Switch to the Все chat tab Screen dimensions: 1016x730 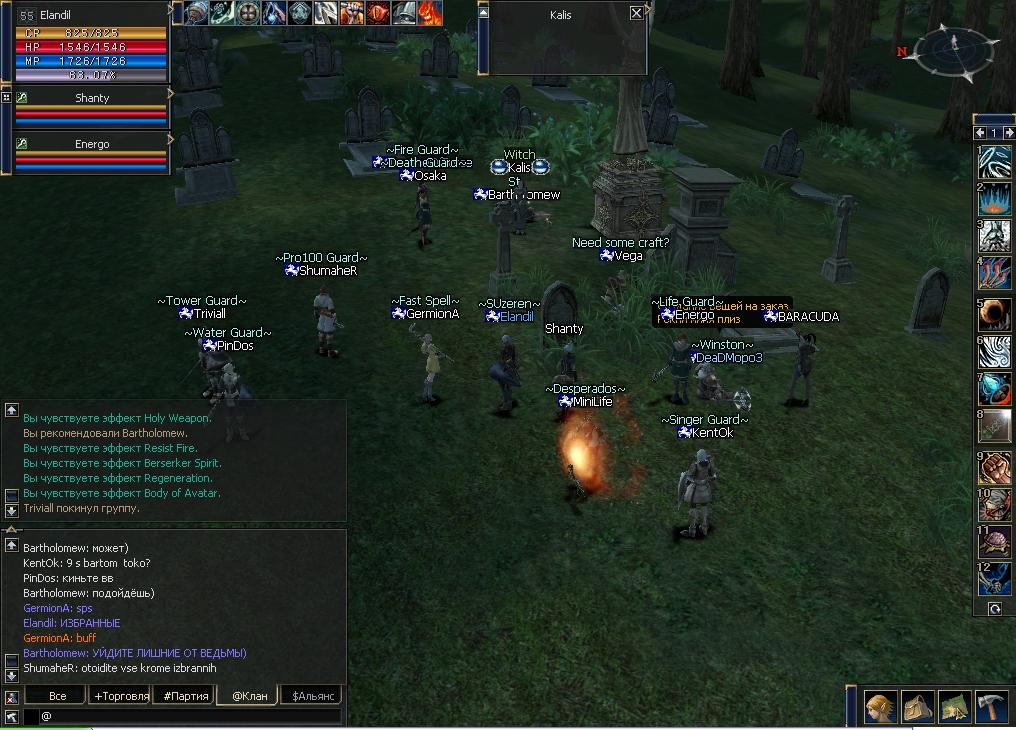click(x=57, y=696)
